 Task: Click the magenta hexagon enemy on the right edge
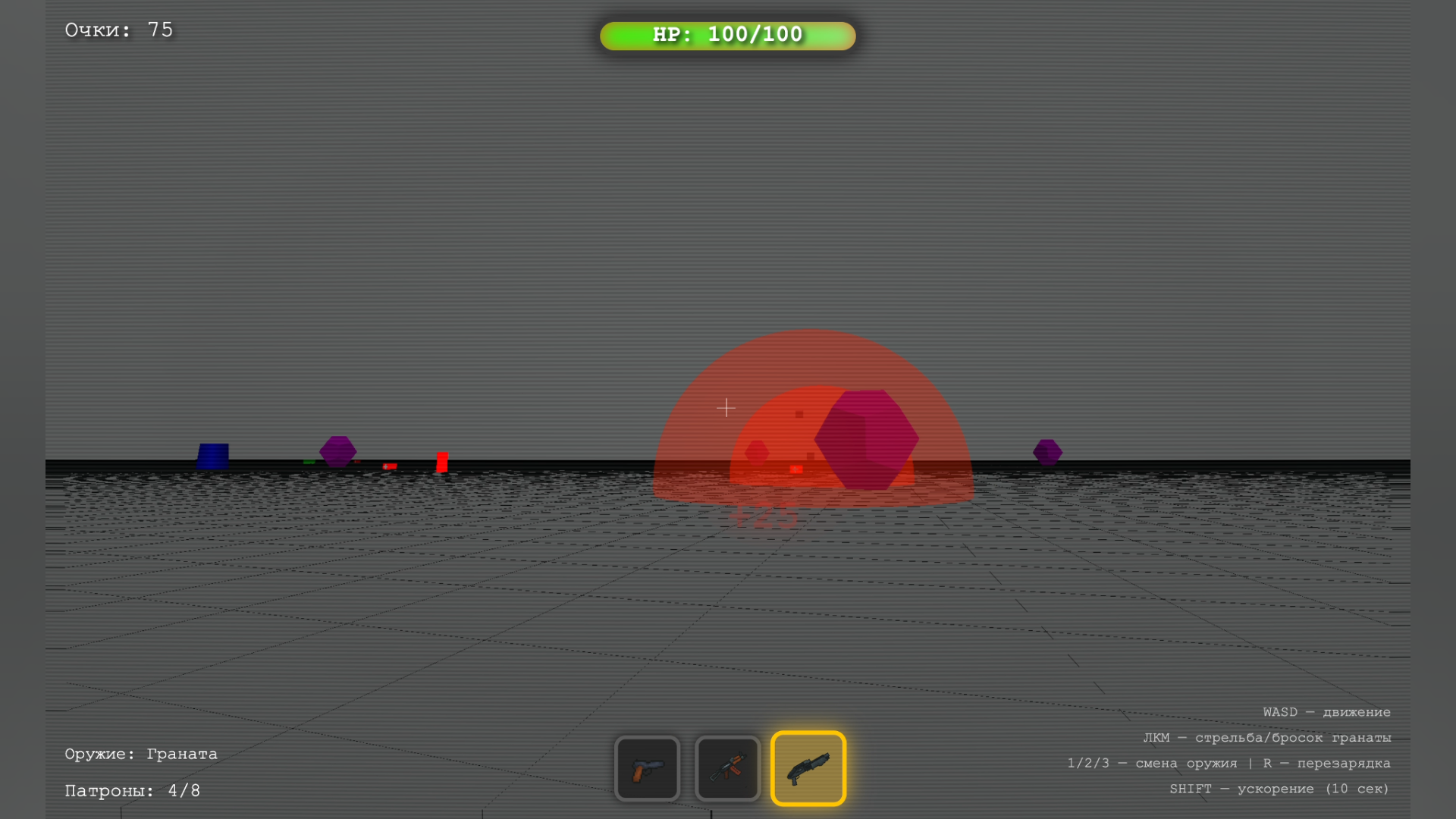[1047, 450]
